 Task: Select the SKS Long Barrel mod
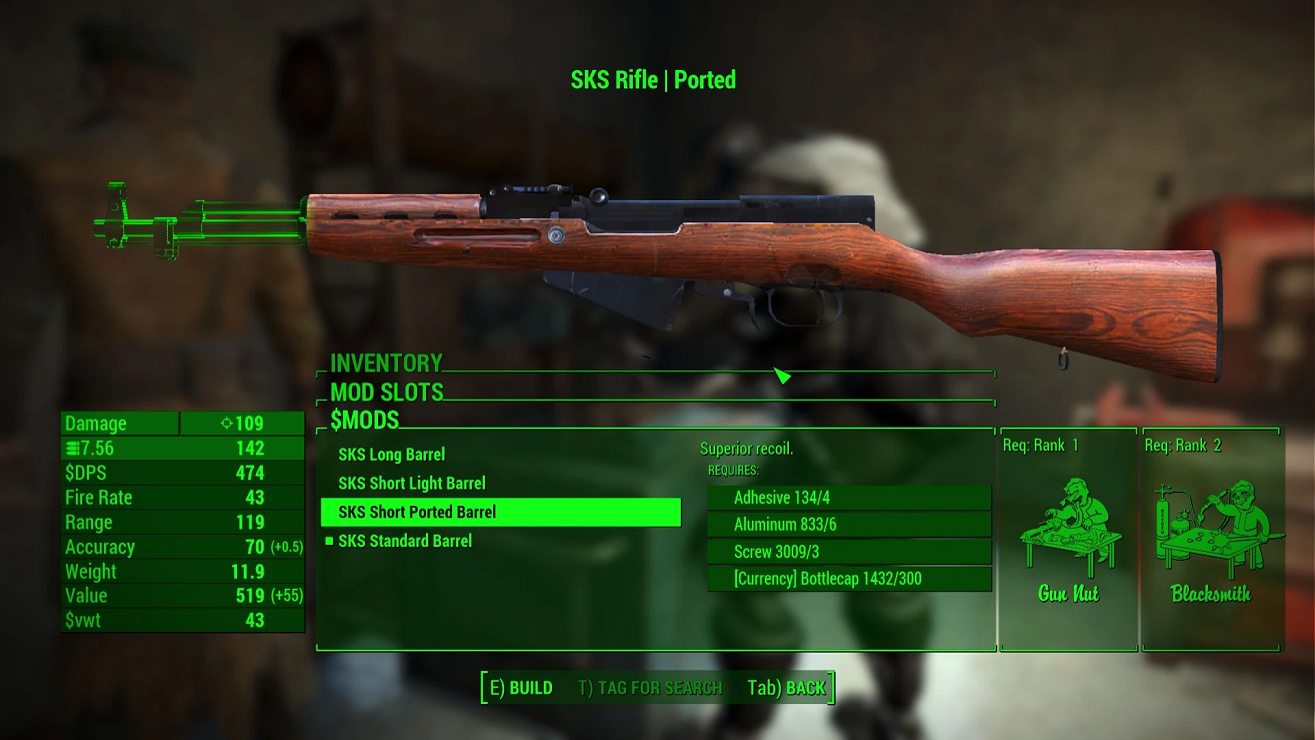coord(392,455)
